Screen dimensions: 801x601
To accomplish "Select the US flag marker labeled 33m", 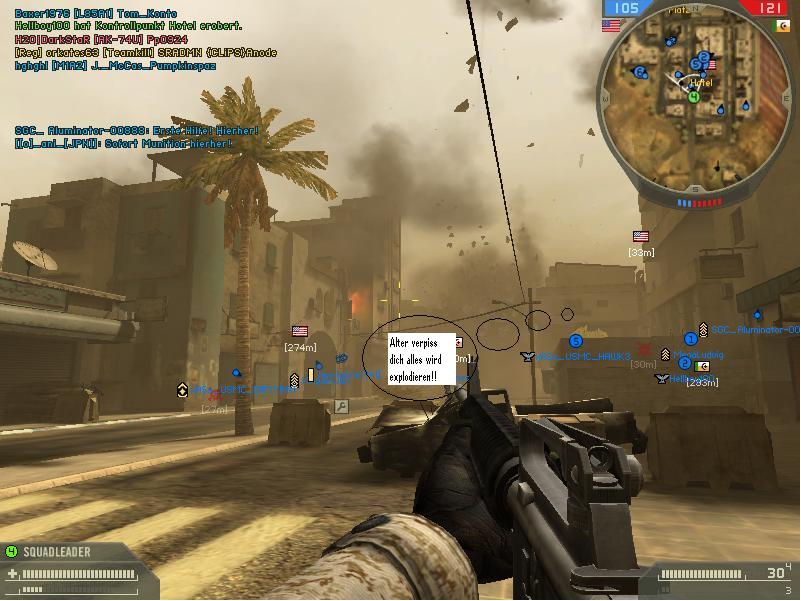I will 641,237.
